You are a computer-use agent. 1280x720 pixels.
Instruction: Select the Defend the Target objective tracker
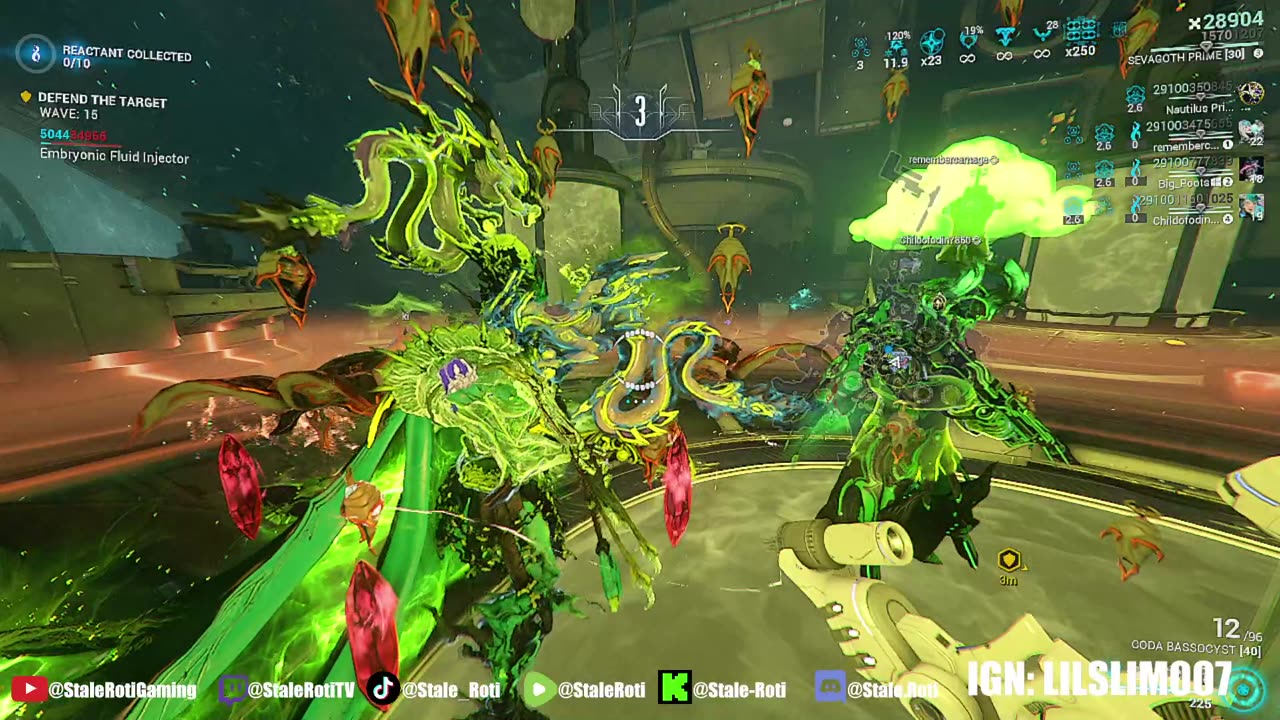coord(102,101)
